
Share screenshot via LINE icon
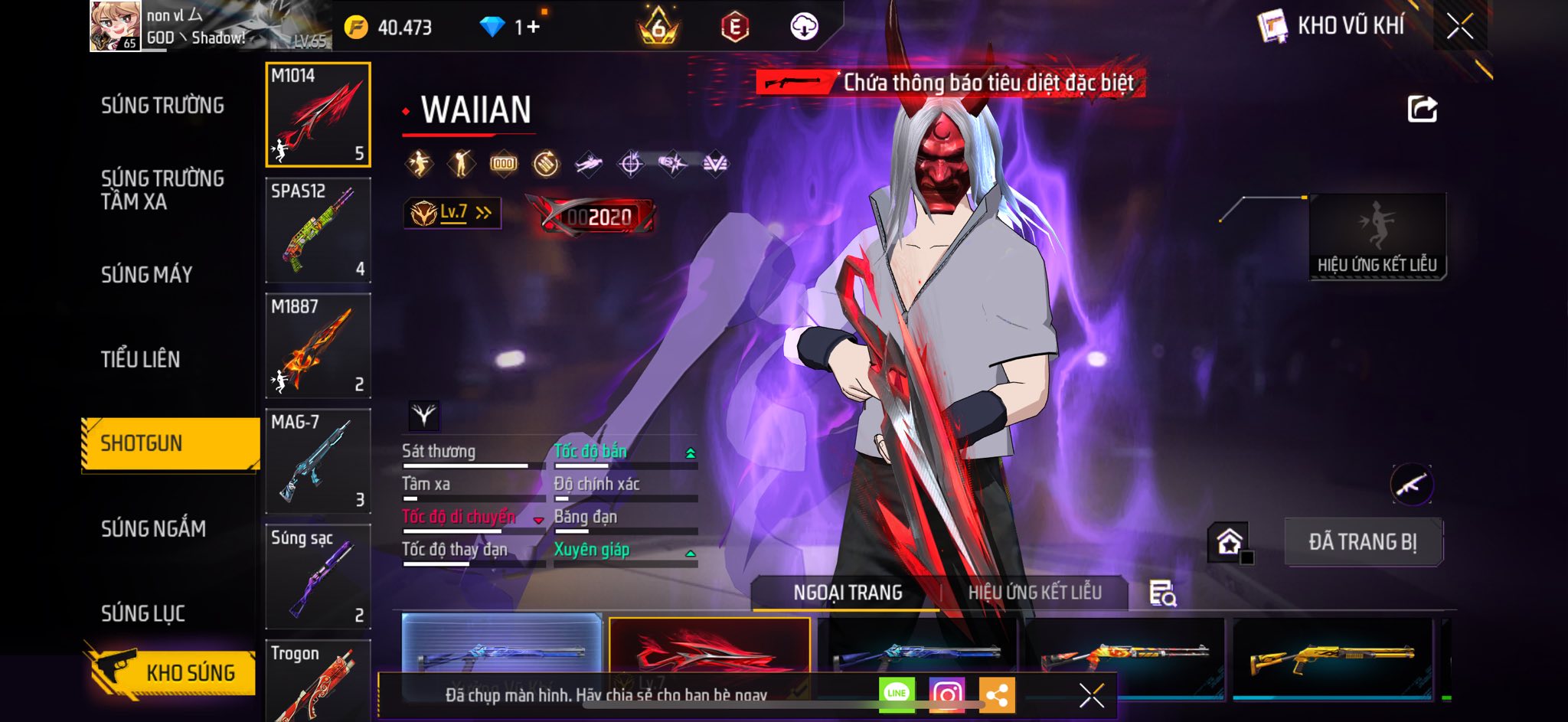(x=897, y=694)
